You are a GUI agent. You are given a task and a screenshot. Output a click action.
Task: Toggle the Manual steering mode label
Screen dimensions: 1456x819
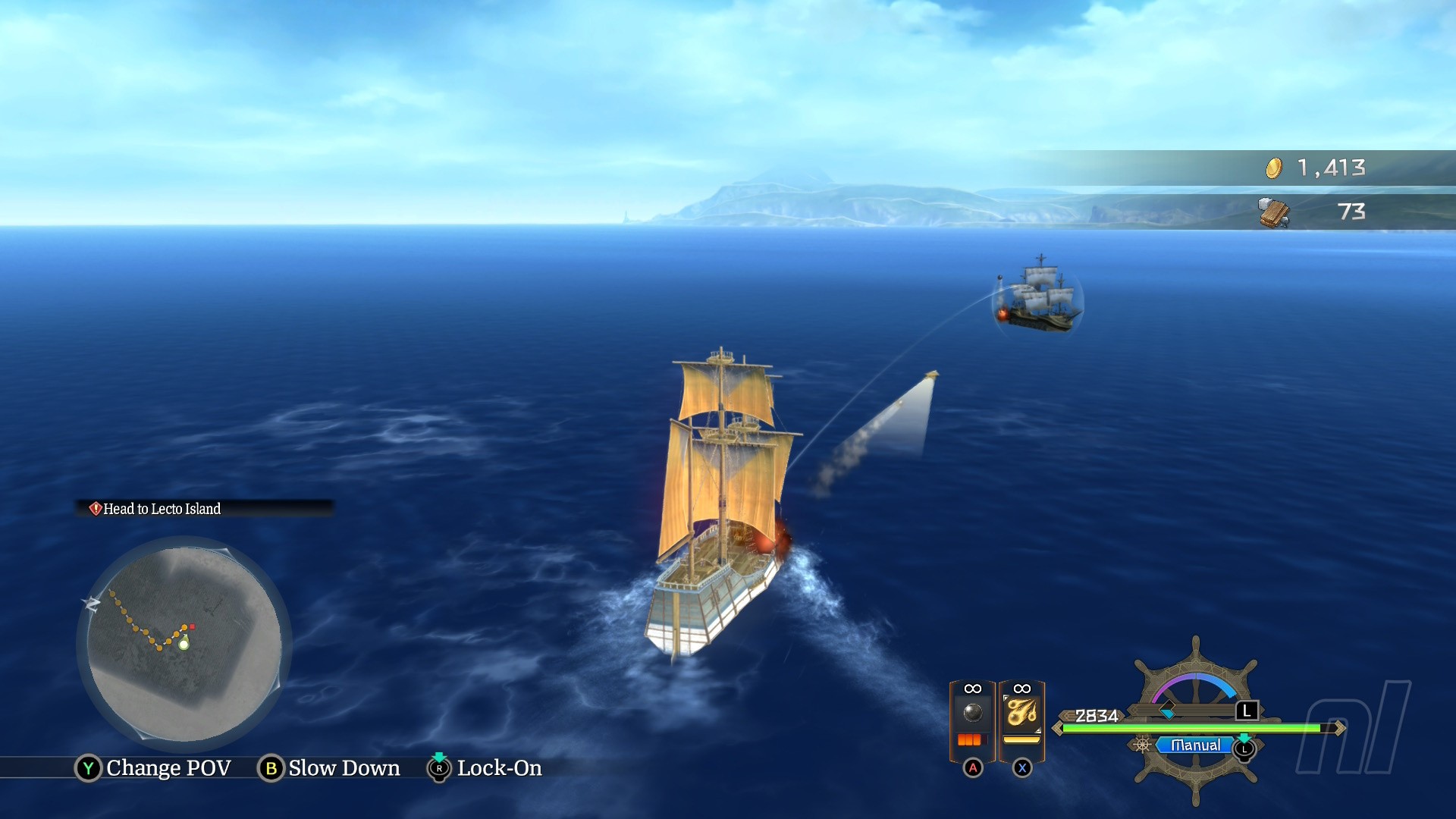[1195, 745]
